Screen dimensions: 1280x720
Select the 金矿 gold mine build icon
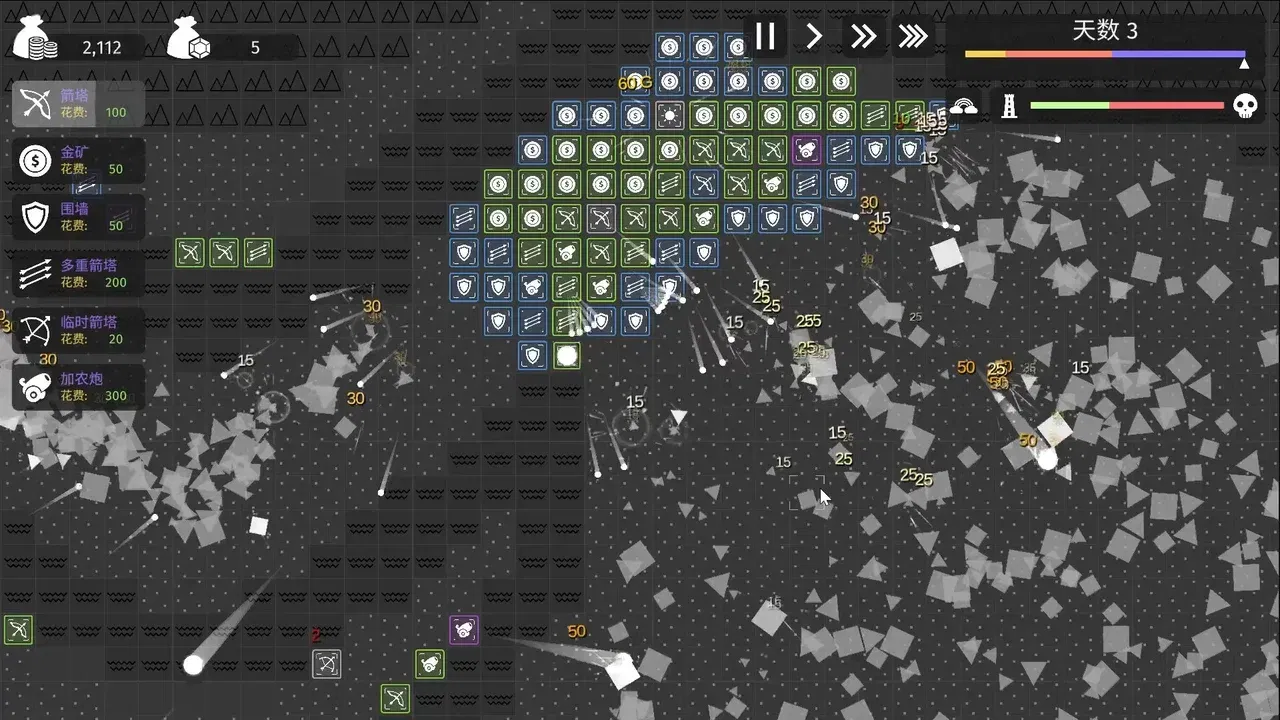click(x=35, y=160)
